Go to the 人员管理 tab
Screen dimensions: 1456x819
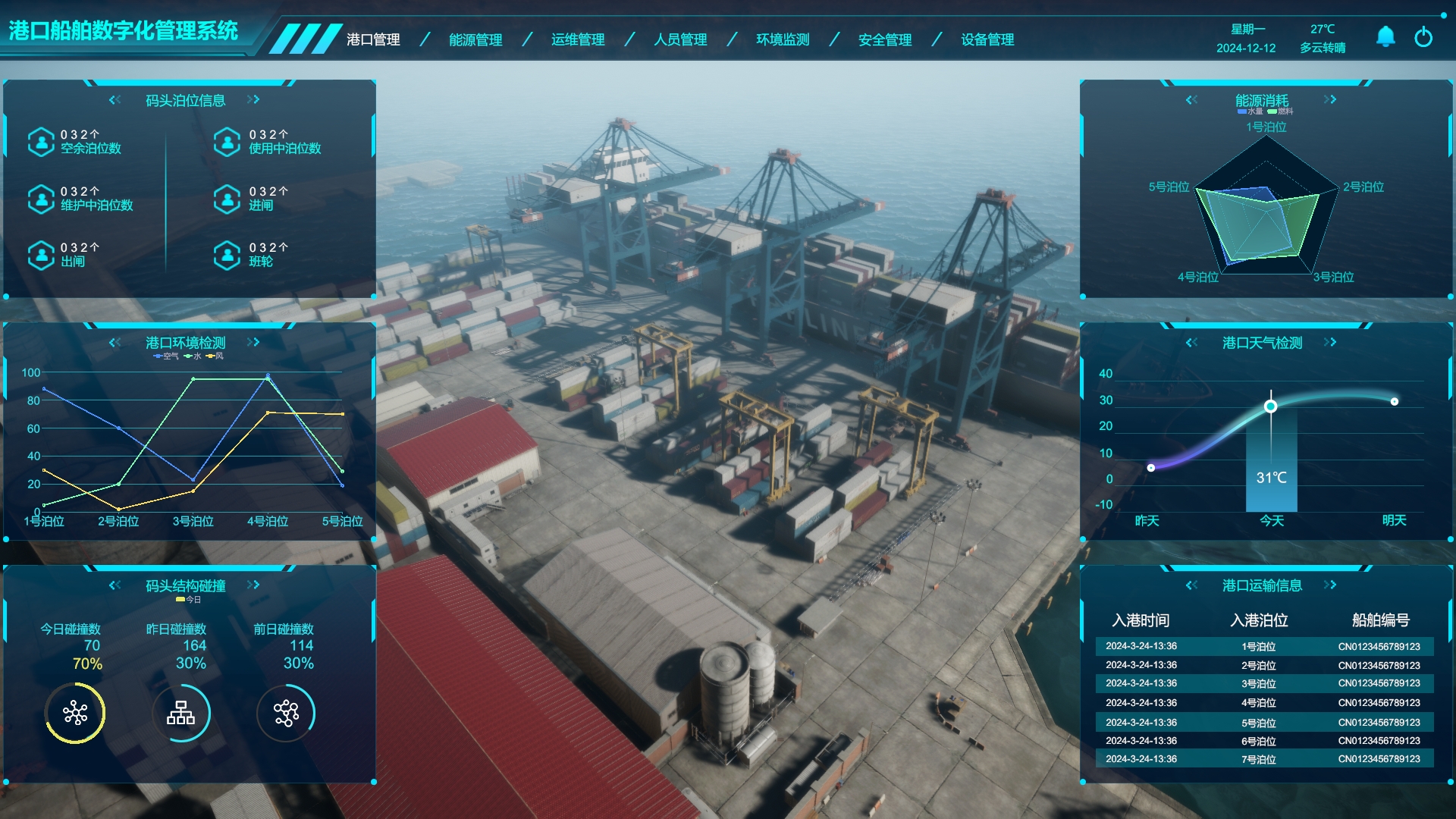point(680,39)
